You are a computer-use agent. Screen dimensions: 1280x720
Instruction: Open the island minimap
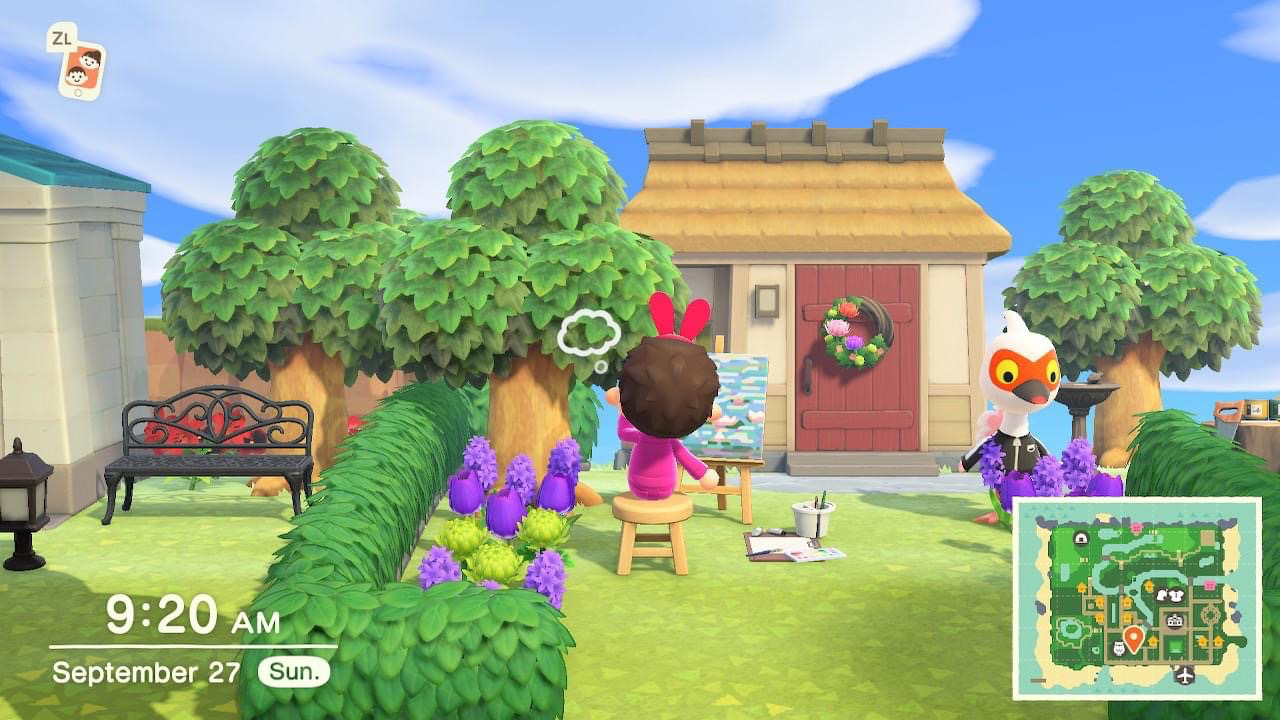pos(1136,598)
